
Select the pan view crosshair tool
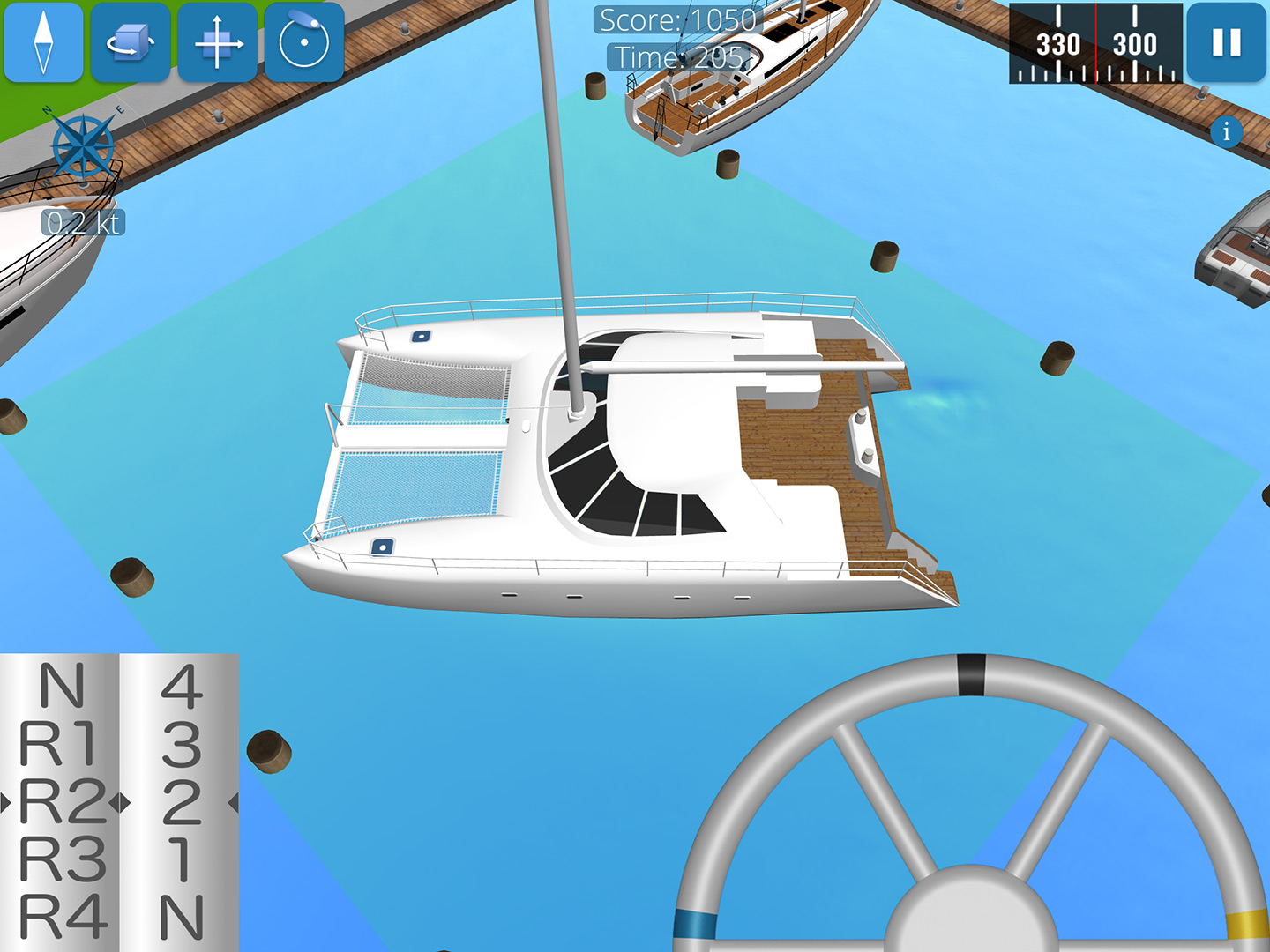[x=217, y=41]
